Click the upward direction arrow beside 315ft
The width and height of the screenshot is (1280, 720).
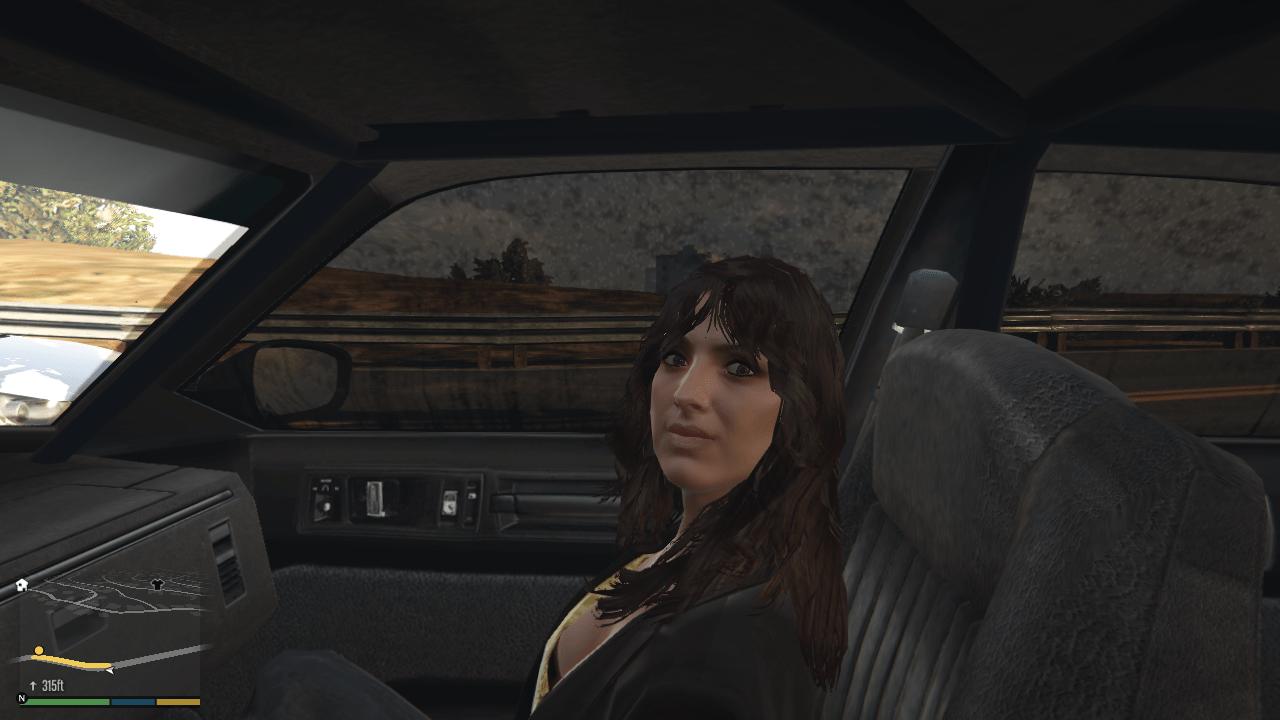[33, 684]
